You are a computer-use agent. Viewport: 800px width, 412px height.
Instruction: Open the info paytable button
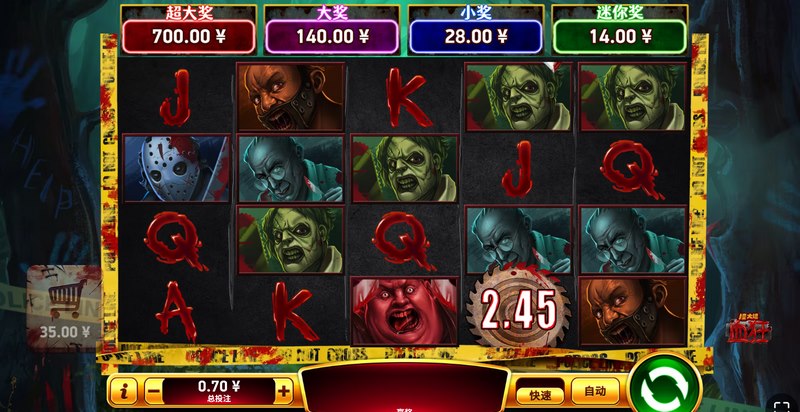(123, 392)
